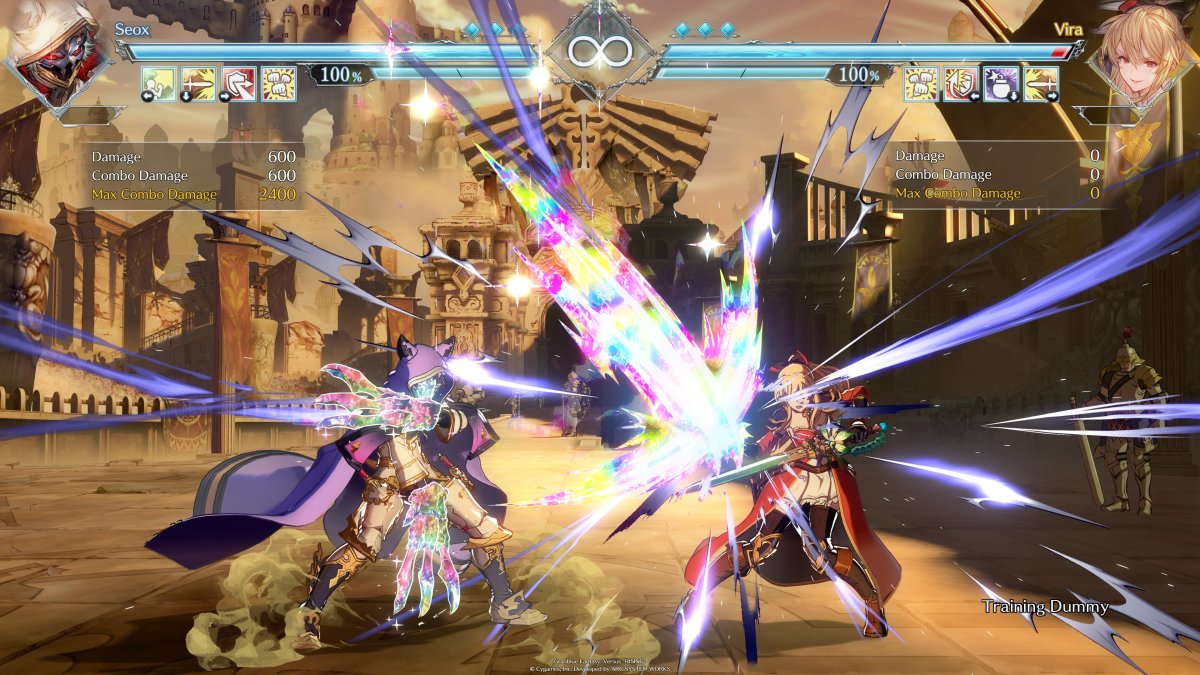The image size is (1200, 675).
Task: Click Vira's twin fists skill icon
Action: pyautogui.click(x=921, y=83)
